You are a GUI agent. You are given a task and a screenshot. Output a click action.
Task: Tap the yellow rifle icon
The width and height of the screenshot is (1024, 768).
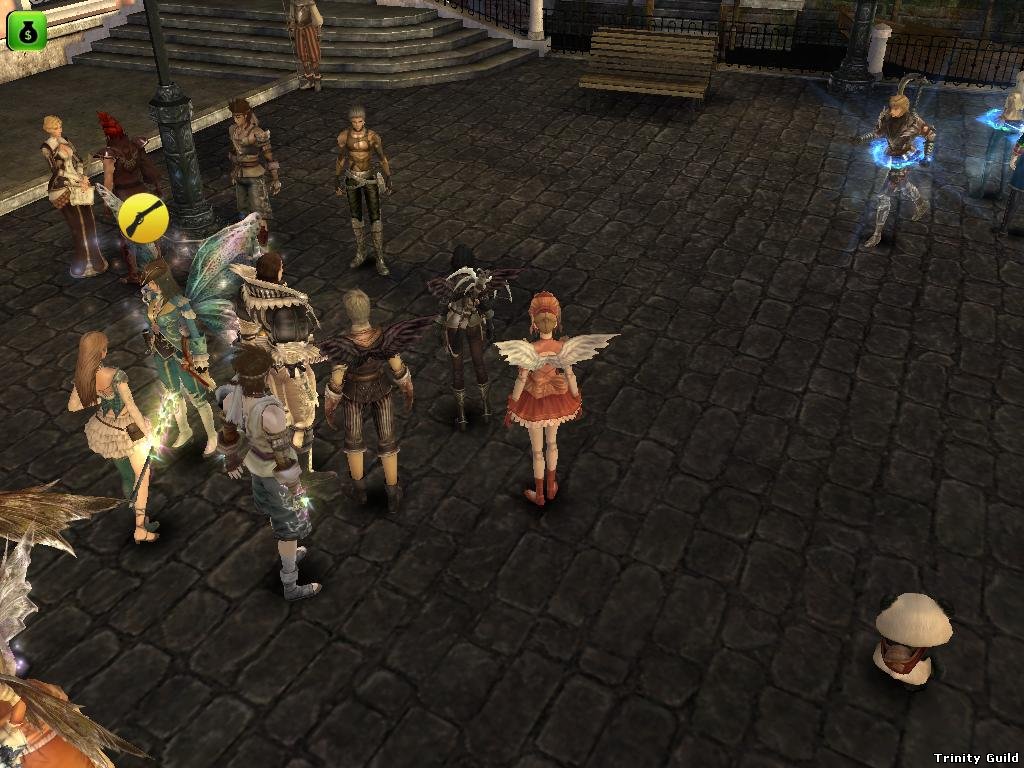coord(141,217)
